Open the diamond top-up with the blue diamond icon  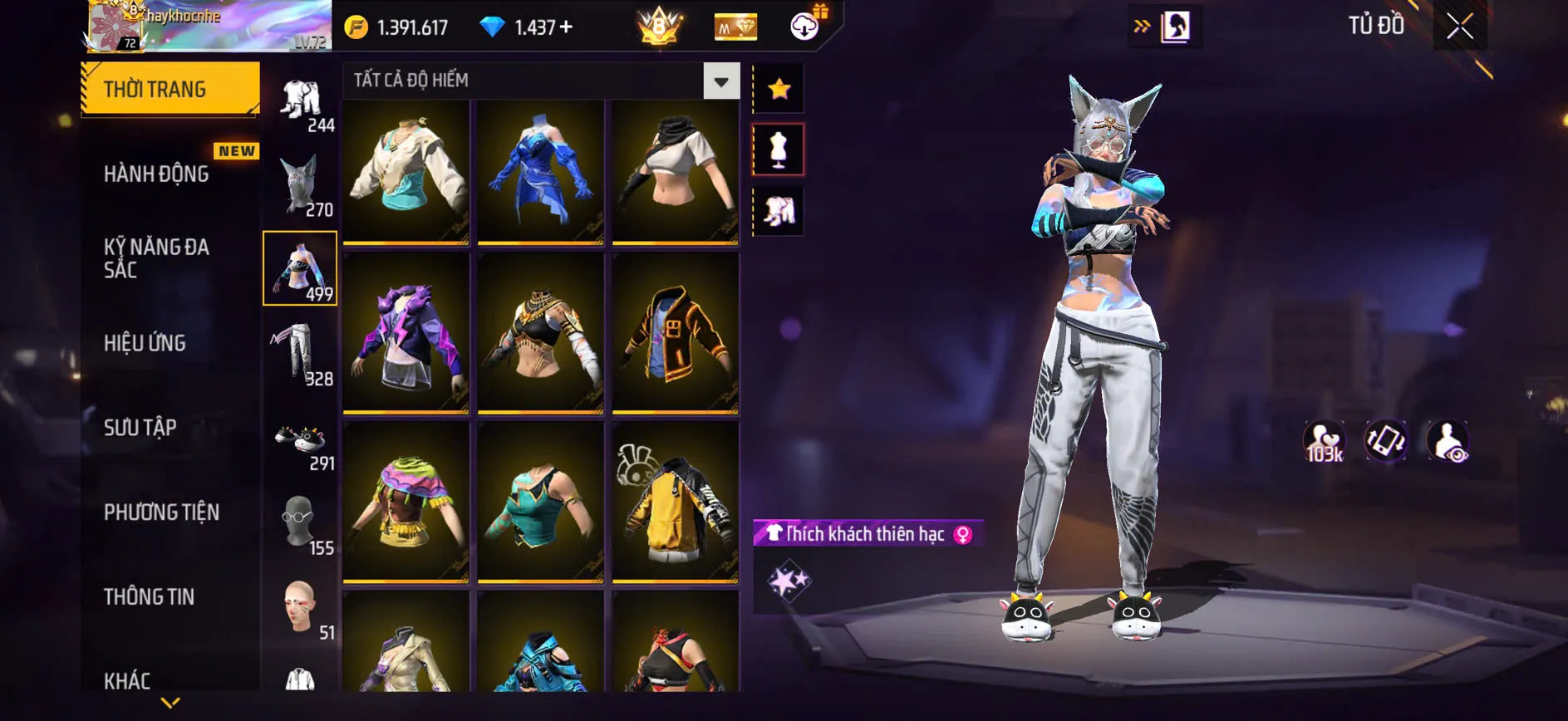tap(493, 26)
